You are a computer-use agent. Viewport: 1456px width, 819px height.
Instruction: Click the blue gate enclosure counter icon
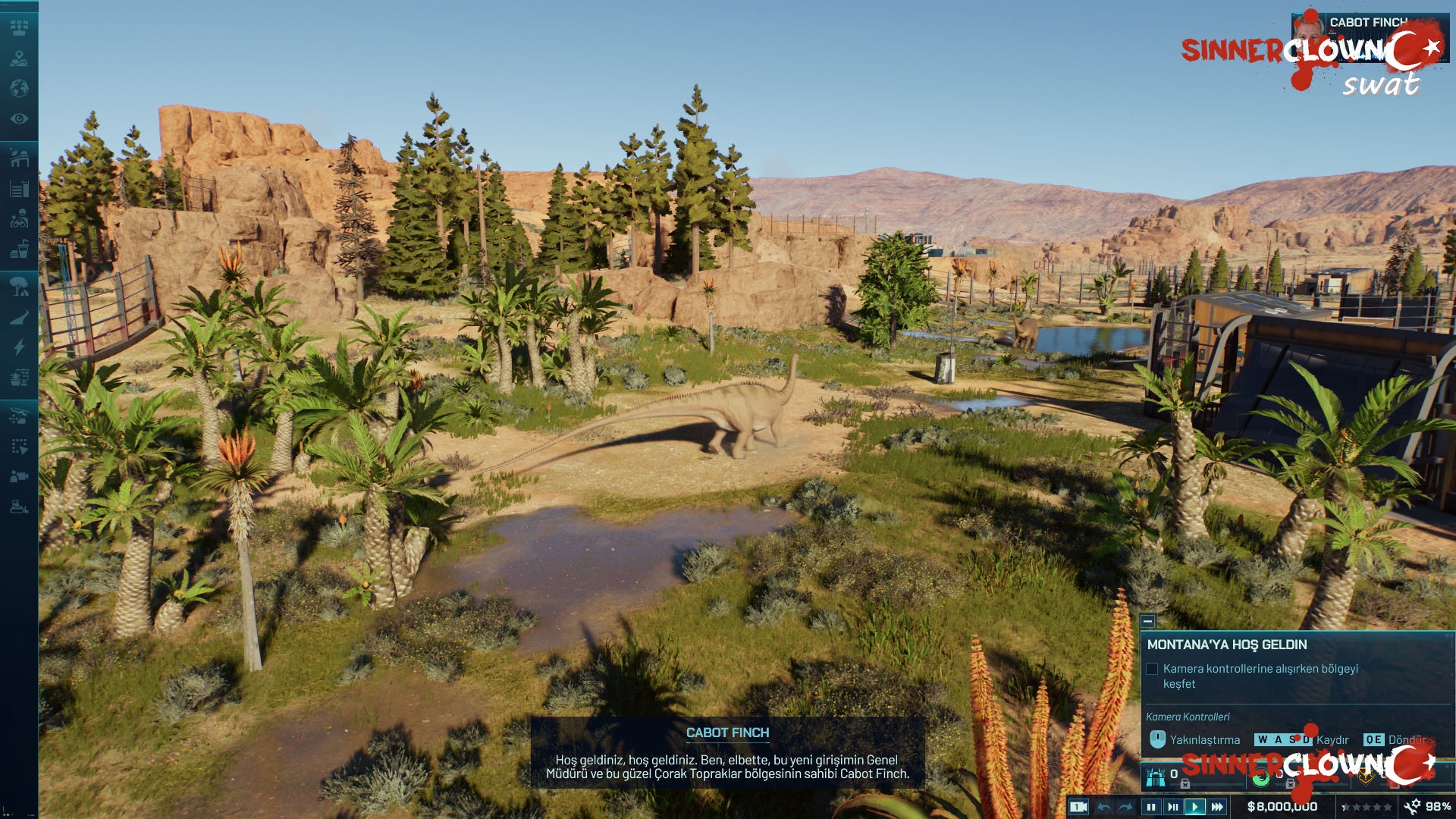[x=1156, y=777]
